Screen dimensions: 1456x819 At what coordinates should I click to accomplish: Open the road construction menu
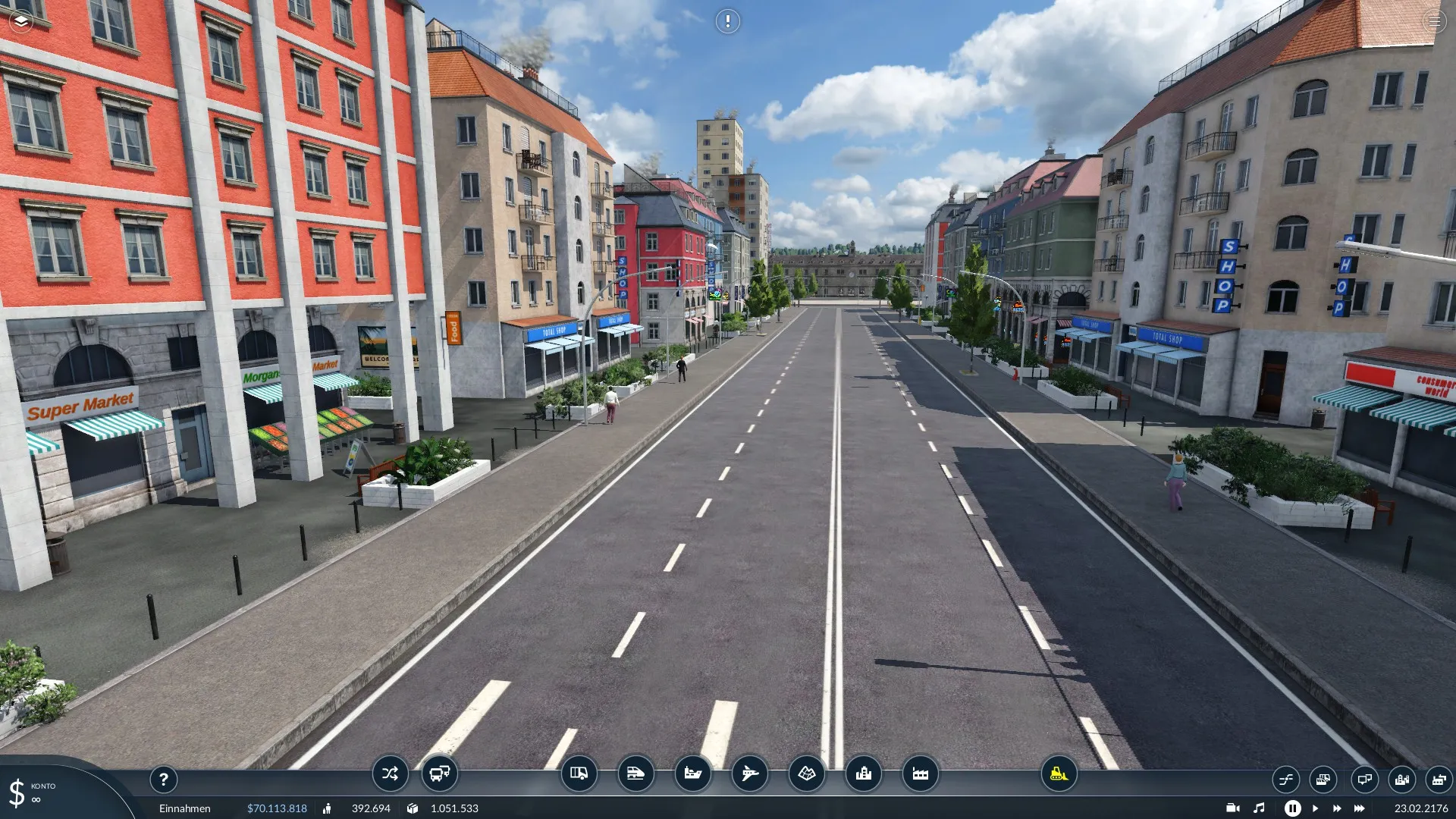[x=579, y=773]
